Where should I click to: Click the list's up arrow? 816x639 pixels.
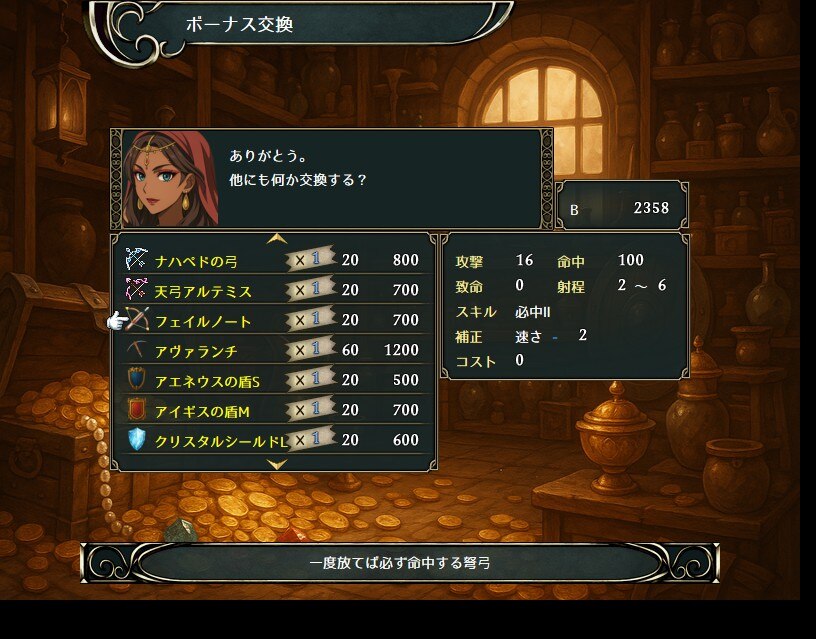tap(277, 239)
